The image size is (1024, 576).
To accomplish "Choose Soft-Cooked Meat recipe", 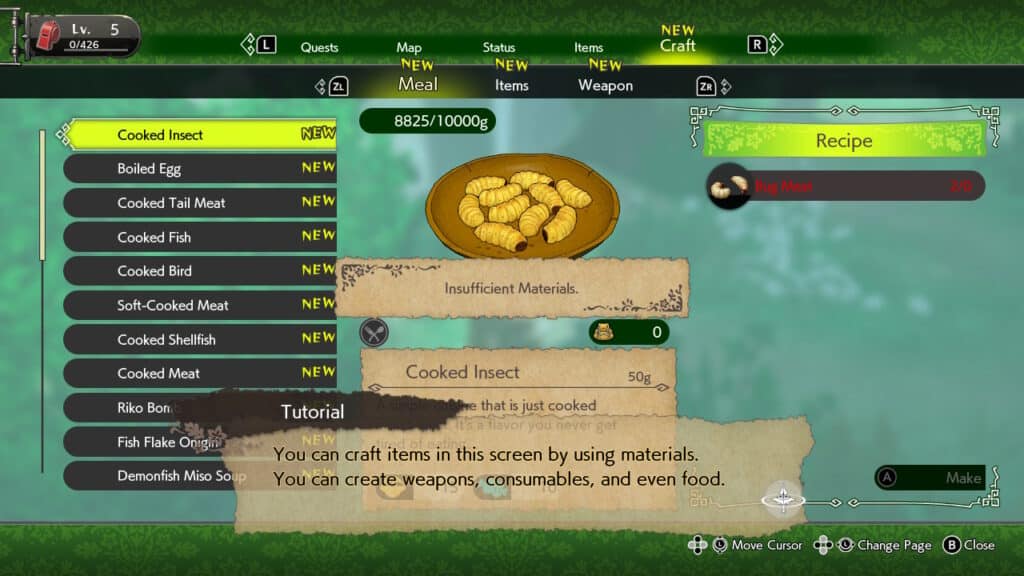I will [200, 305].
